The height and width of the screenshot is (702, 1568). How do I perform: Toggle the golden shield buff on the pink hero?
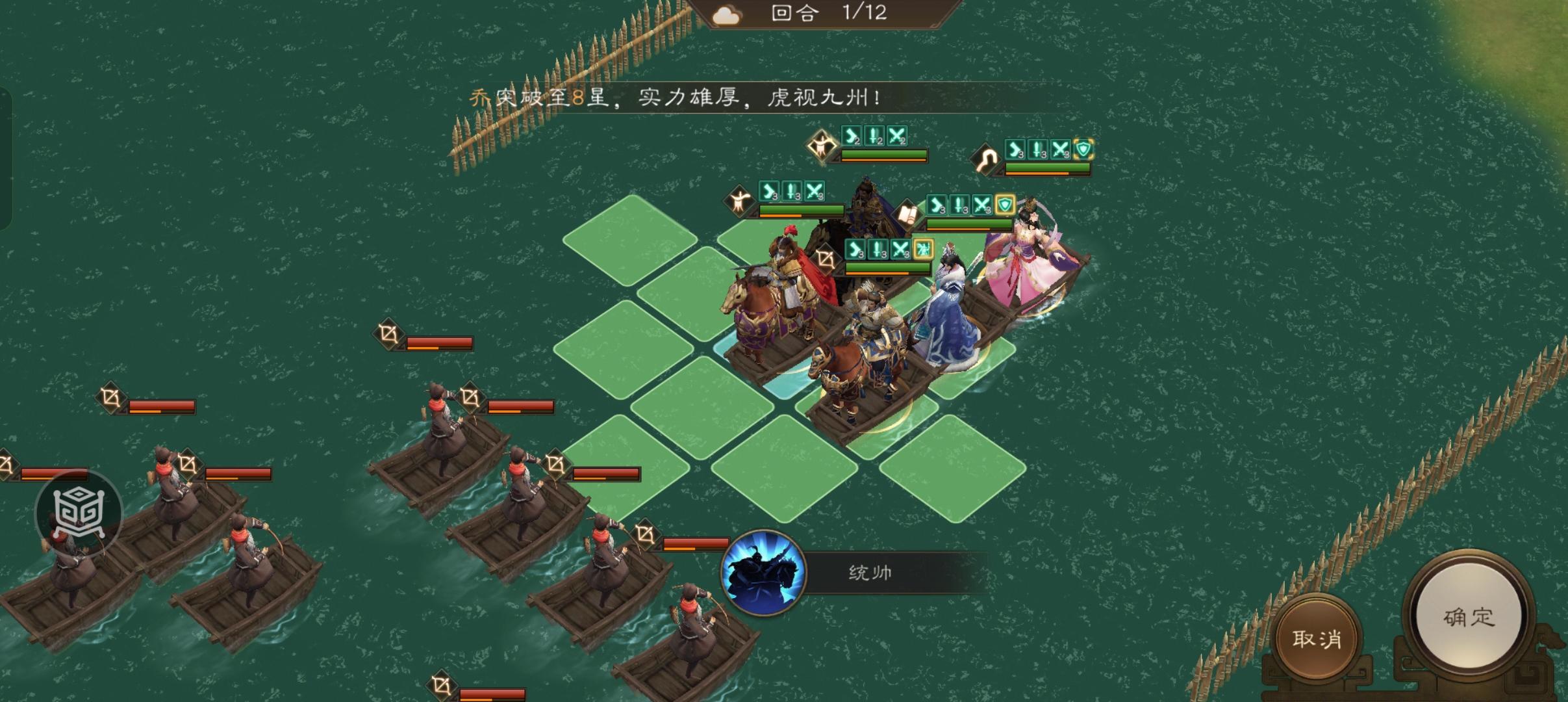point(1004,206)
